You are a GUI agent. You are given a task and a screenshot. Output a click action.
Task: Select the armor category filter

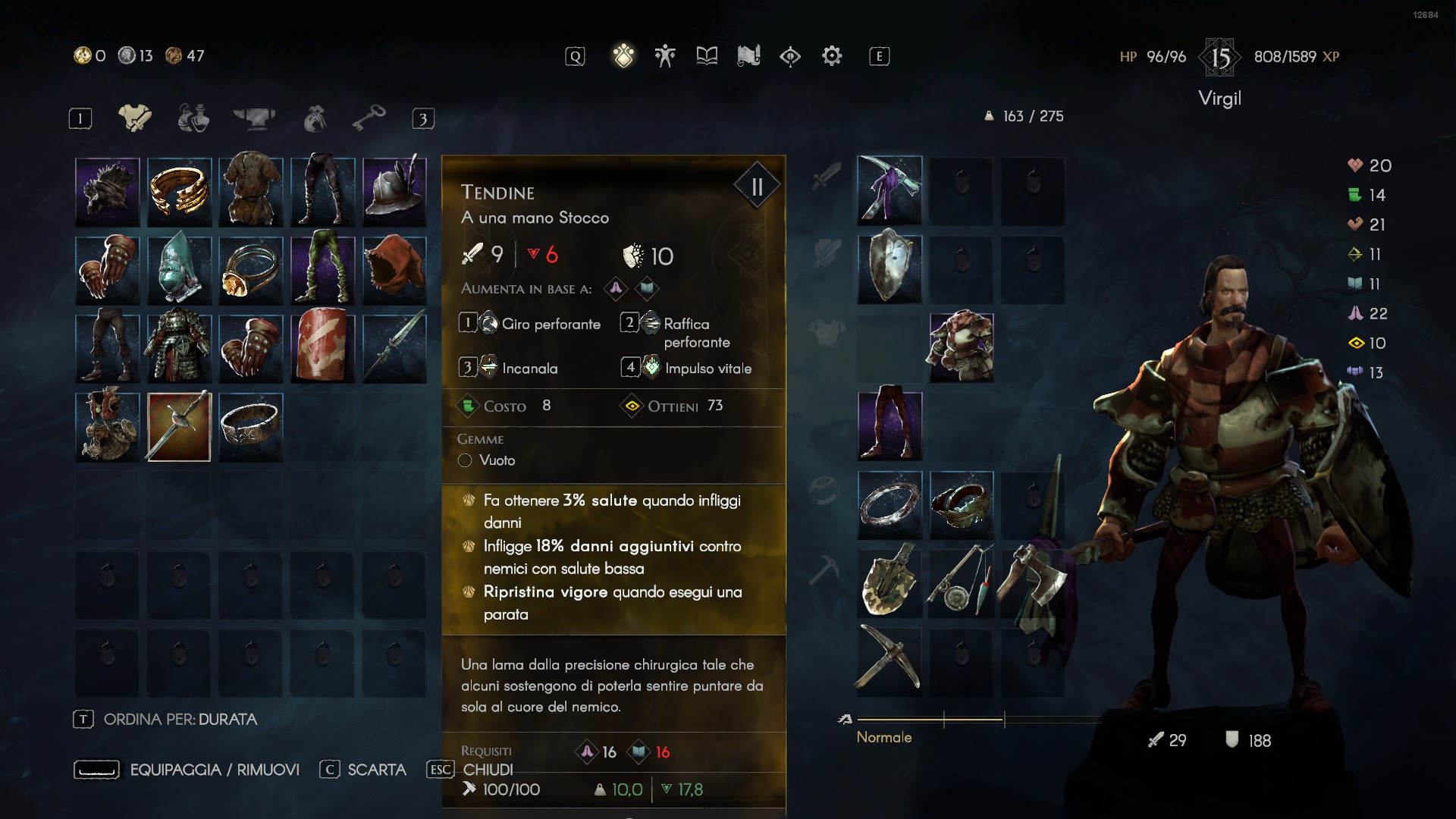135,118
